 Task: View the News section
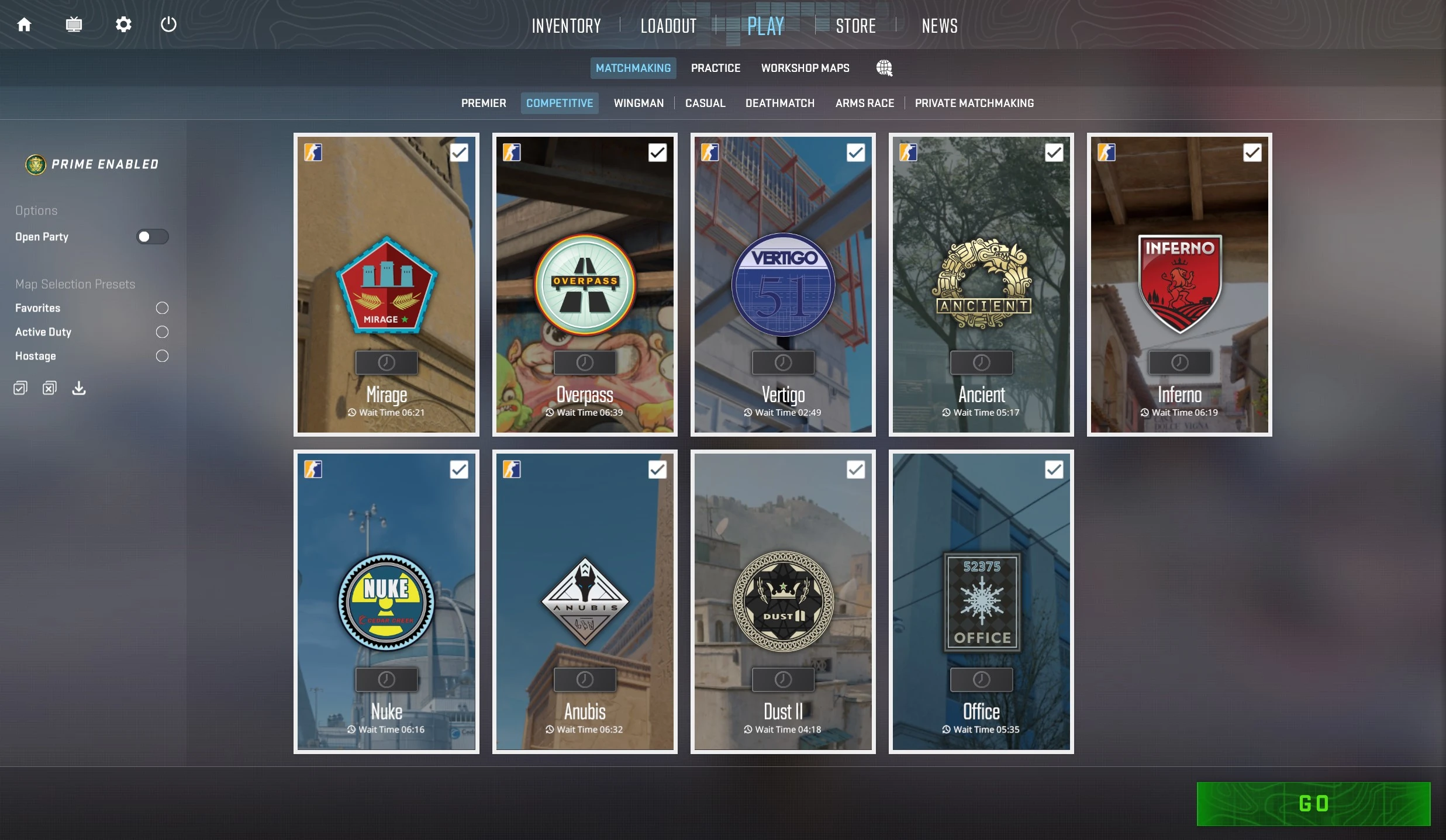(x=939, y=26)
